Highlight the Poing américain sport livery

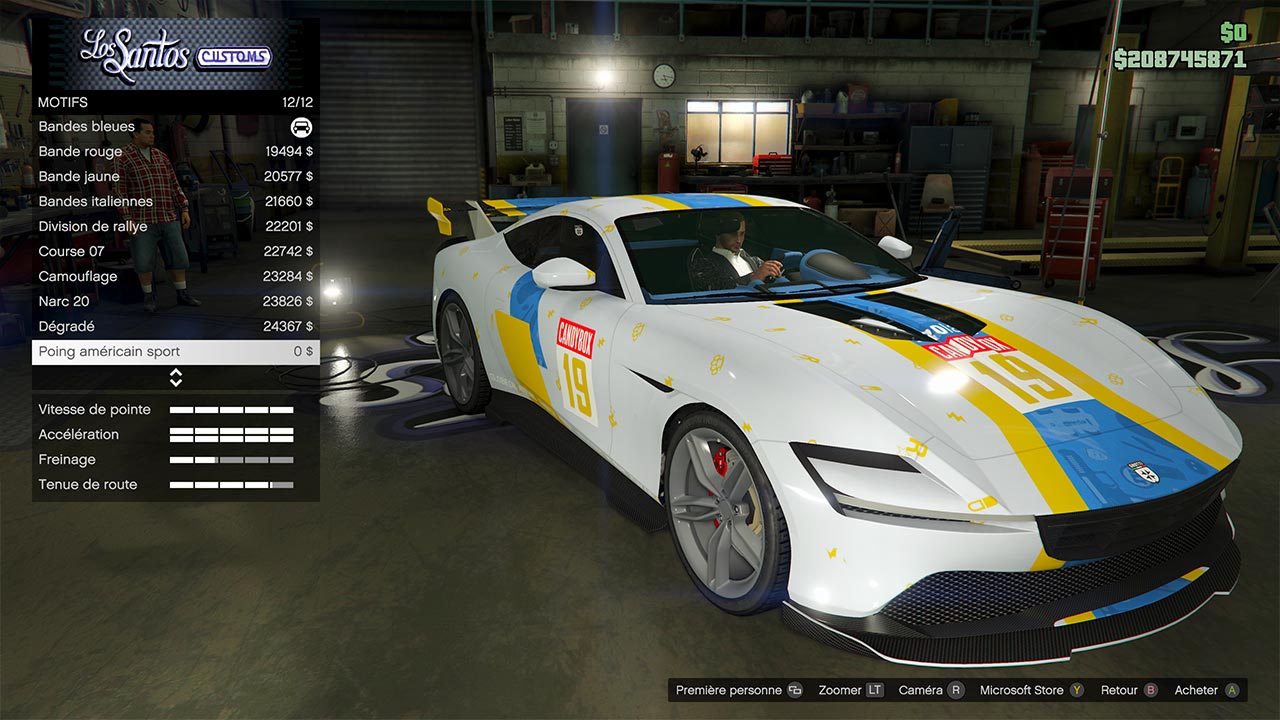click(175, 352)
